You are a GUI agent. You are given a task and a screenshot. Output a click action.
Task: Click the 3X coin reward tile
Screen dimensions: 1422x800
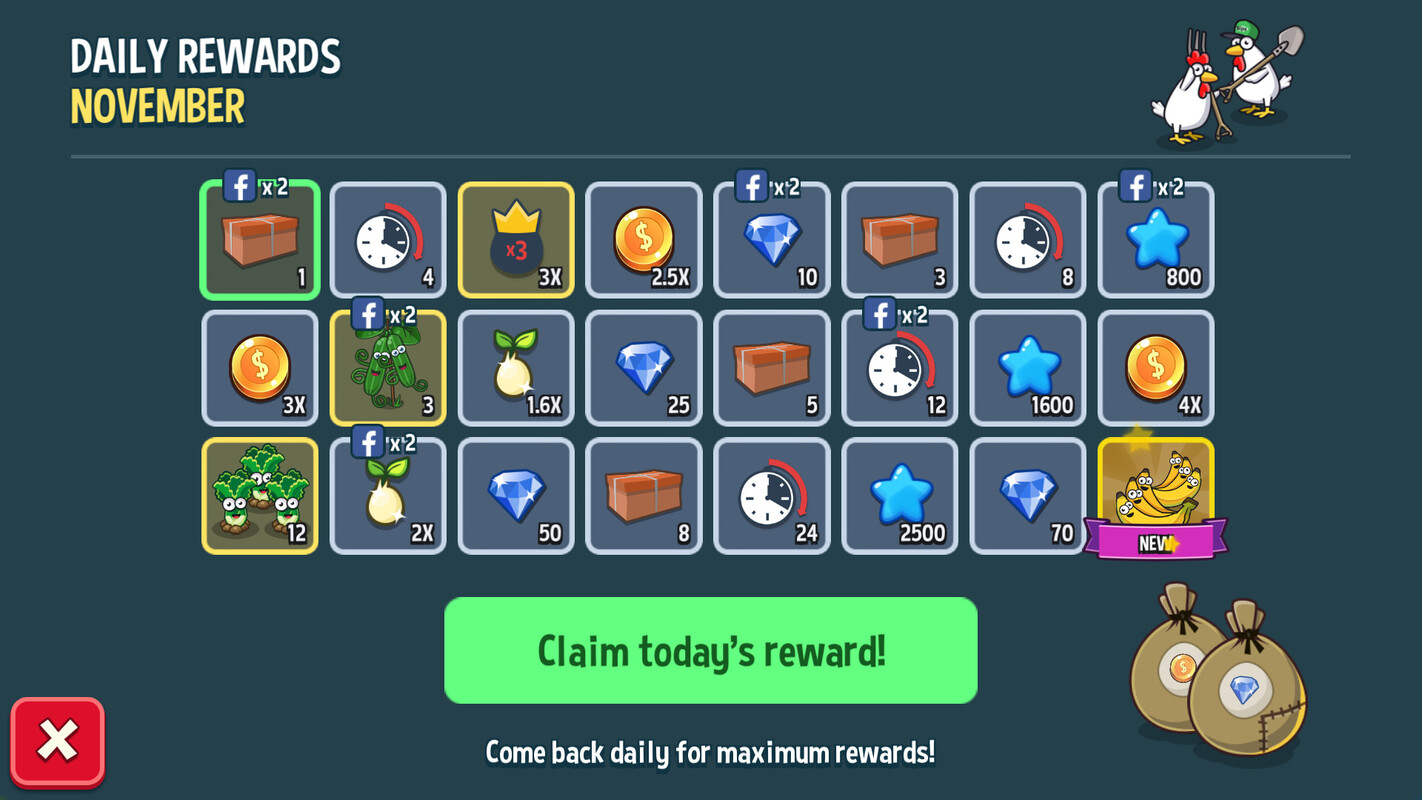[x=259, y=368]
